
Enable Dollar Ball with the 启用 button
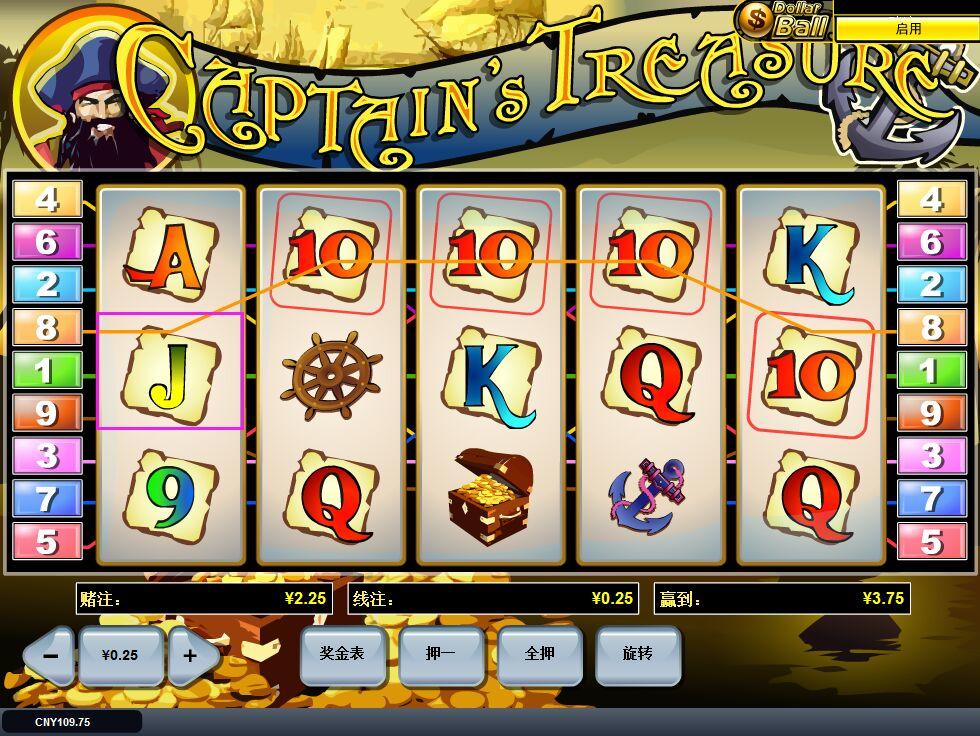coord(907,29)
